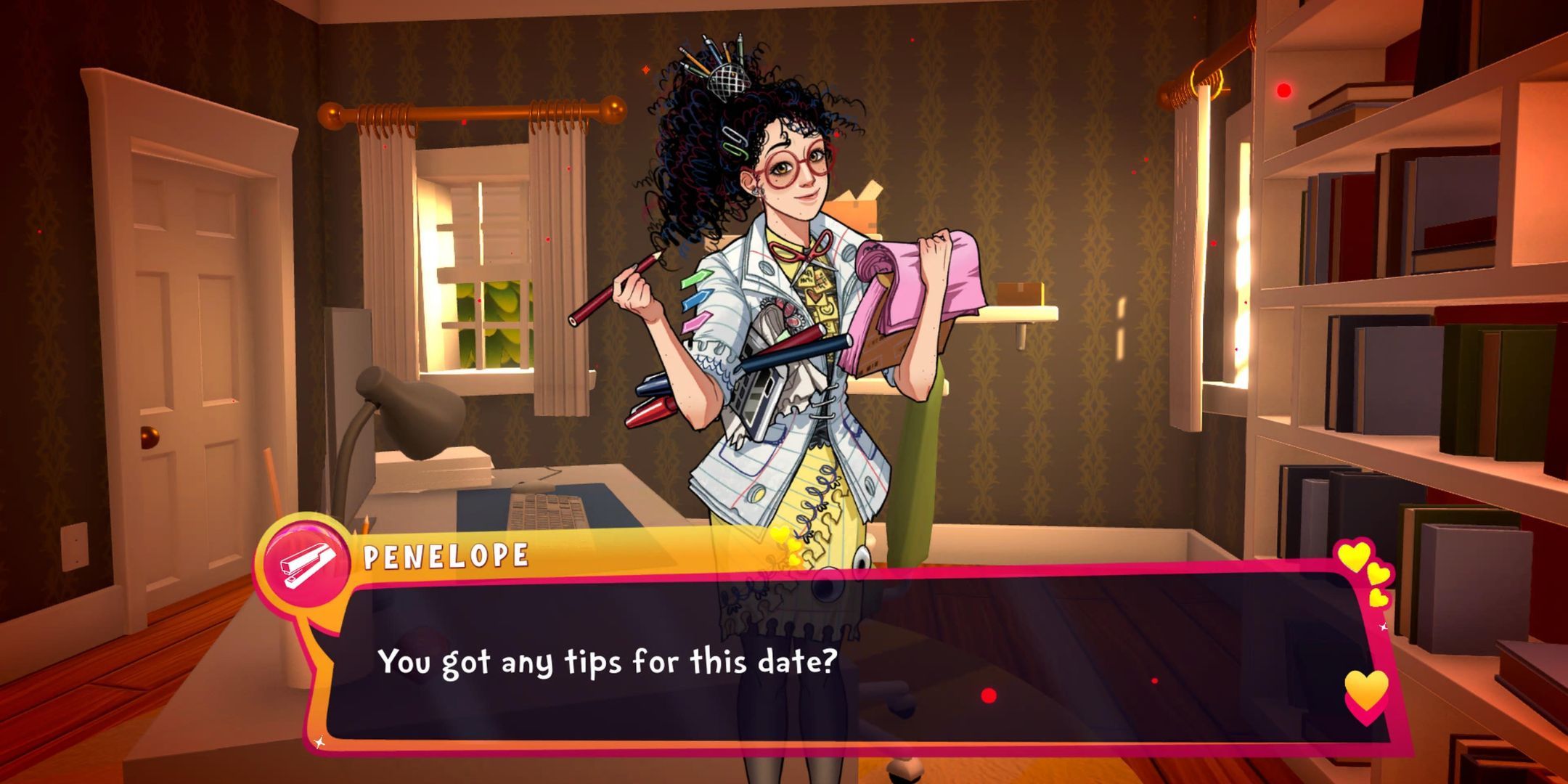This screenshot has width=1568, height=784.
Task: Click the white sparkle at the dialogue box corner
Action: coord(319,742)
